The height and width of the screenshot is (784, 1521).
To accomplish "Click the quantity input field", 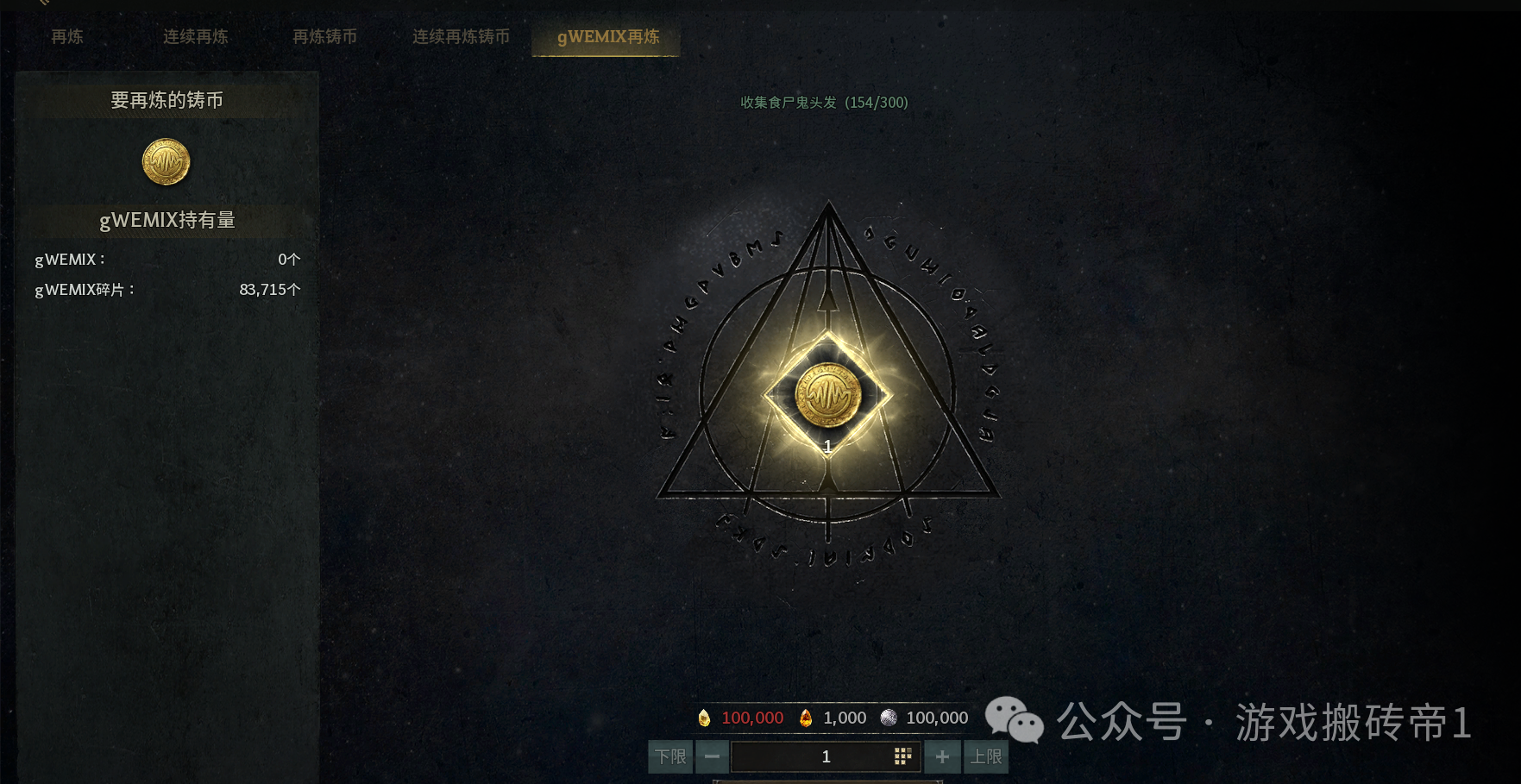I will click(x=811, y=757).
